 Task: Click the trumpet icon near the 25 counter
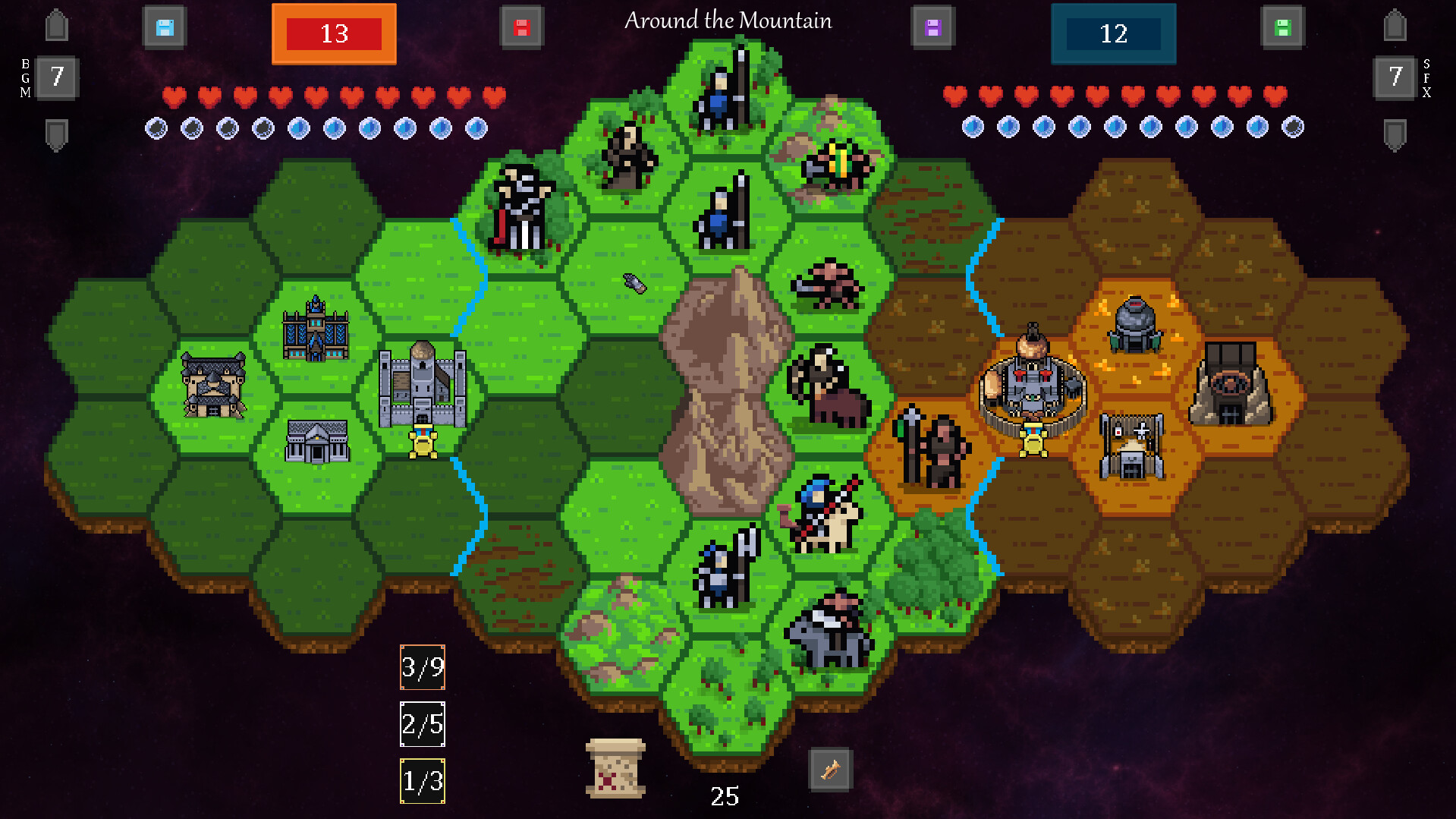(x=829, y=769)
